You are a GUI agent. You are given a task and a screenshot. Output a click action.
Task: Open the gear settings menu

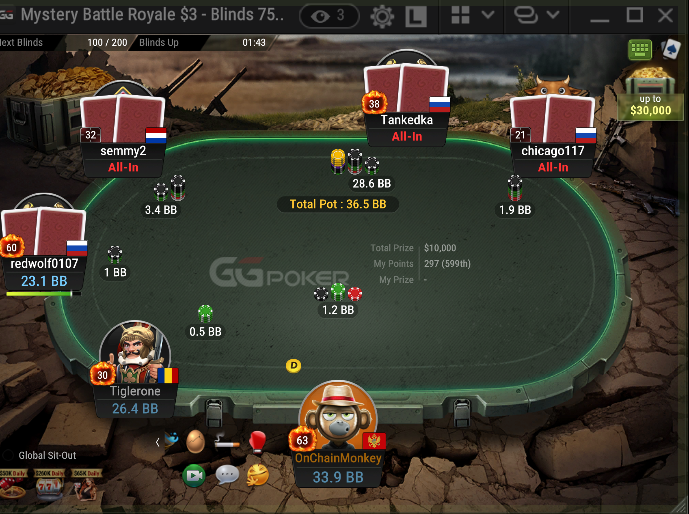click(x=381, y=16)
